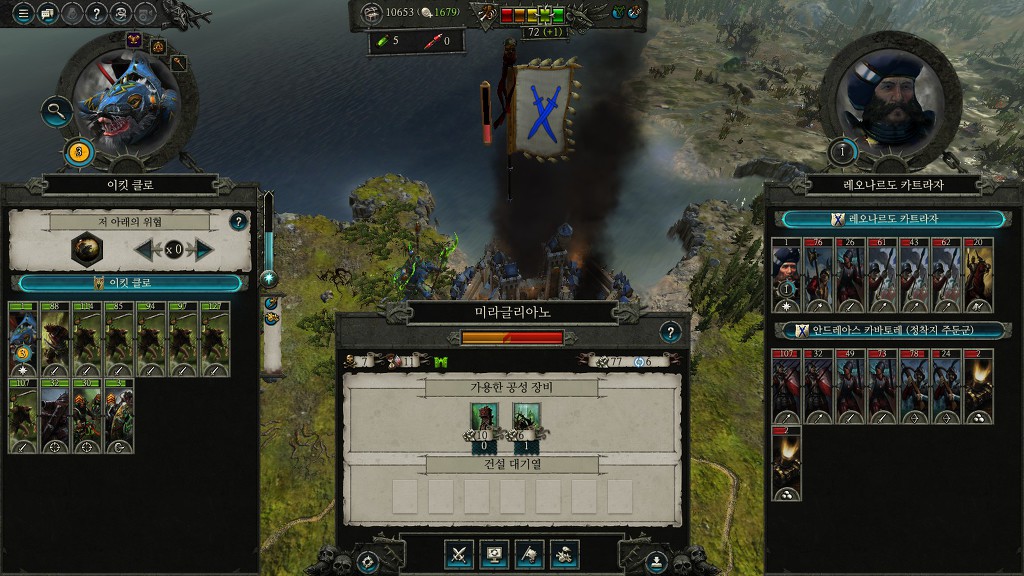Launch the attack with crossed swords button
The width and height of the screenshot is (1024, 576).
coord(460,553)
